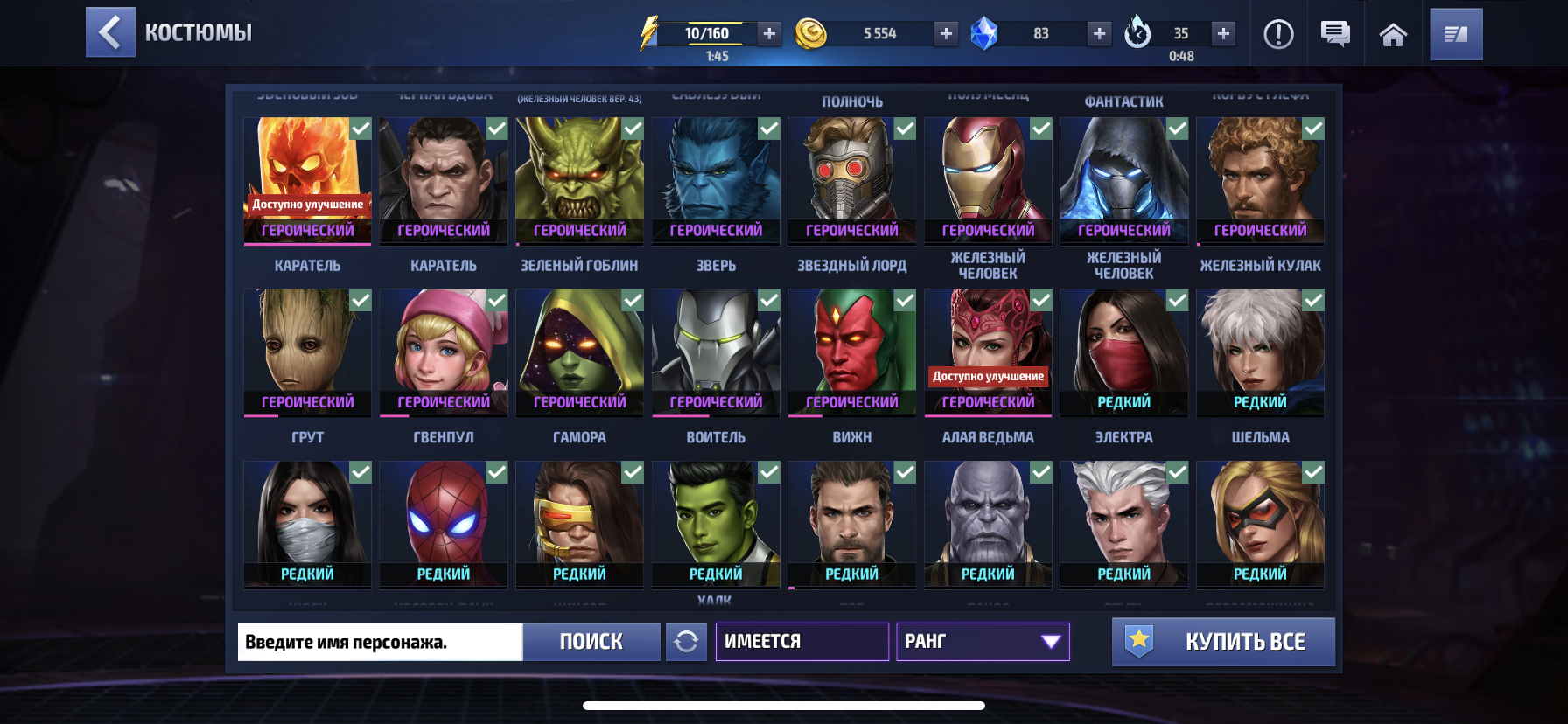Click the character name input field

point(378,641)
